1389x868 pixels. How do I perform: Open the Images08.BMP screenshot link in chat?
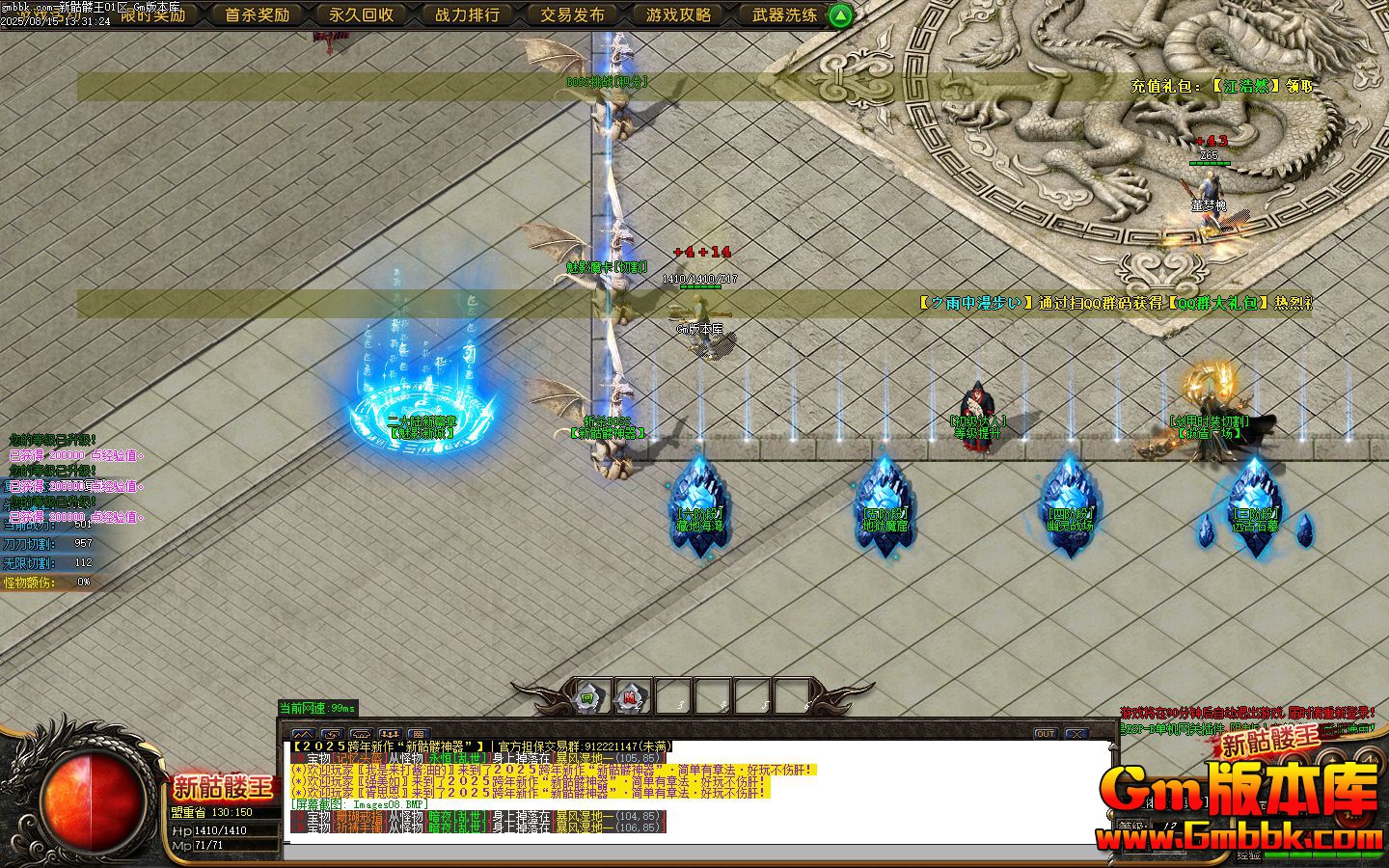pyautogui.click(x=386, y=803)
